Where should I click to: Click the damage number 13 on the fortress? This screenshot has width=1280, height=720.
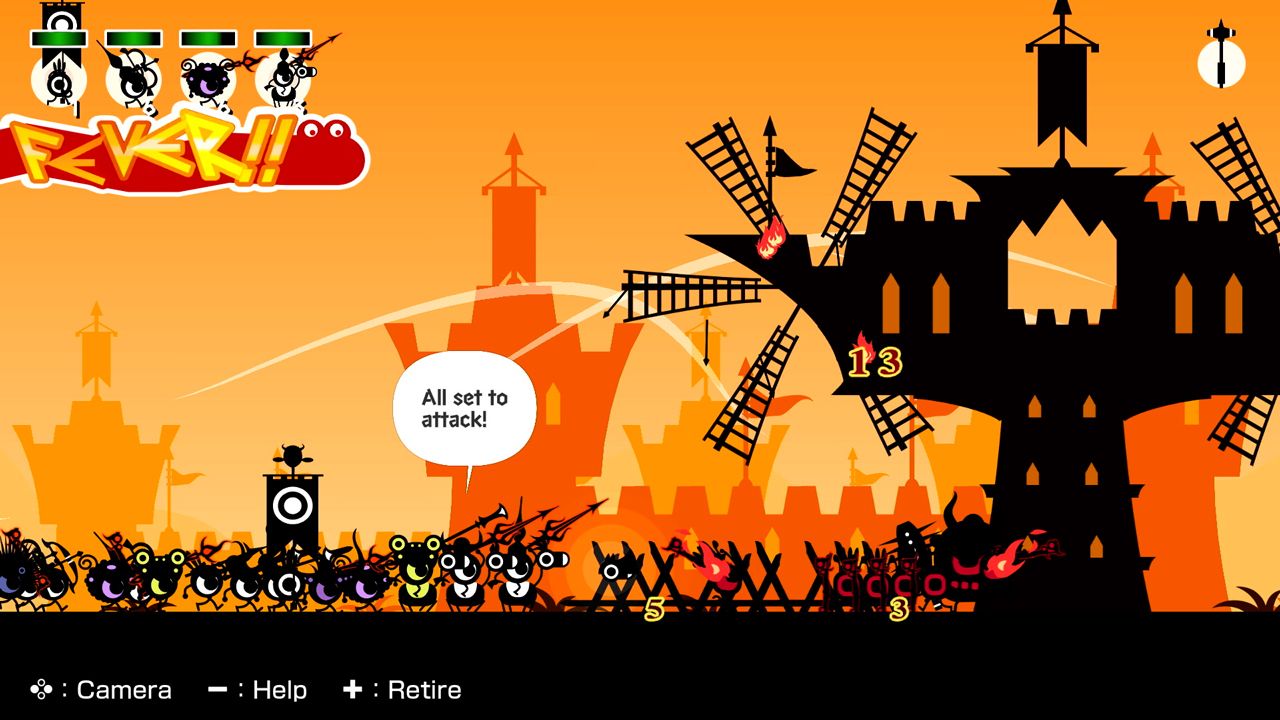tap(878, 363)
